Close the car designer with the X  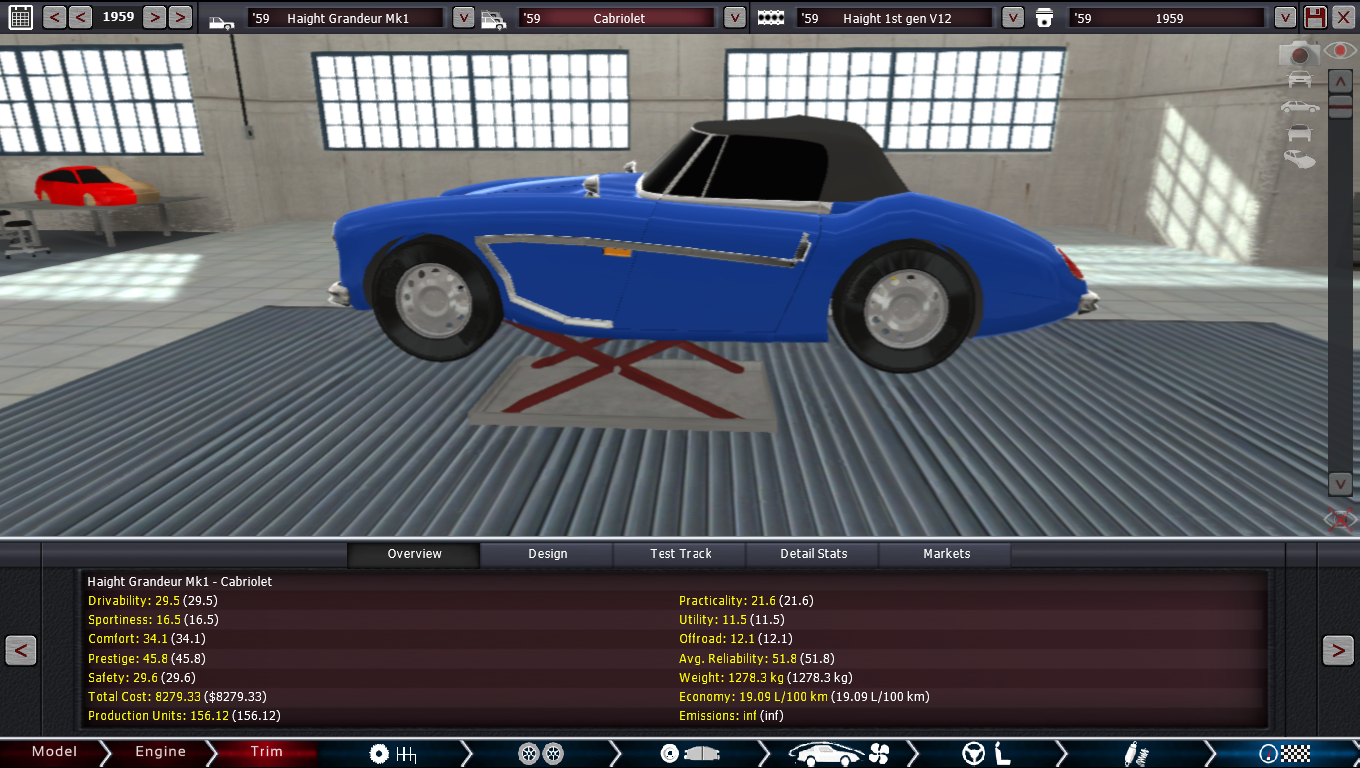pos(1344,17)
